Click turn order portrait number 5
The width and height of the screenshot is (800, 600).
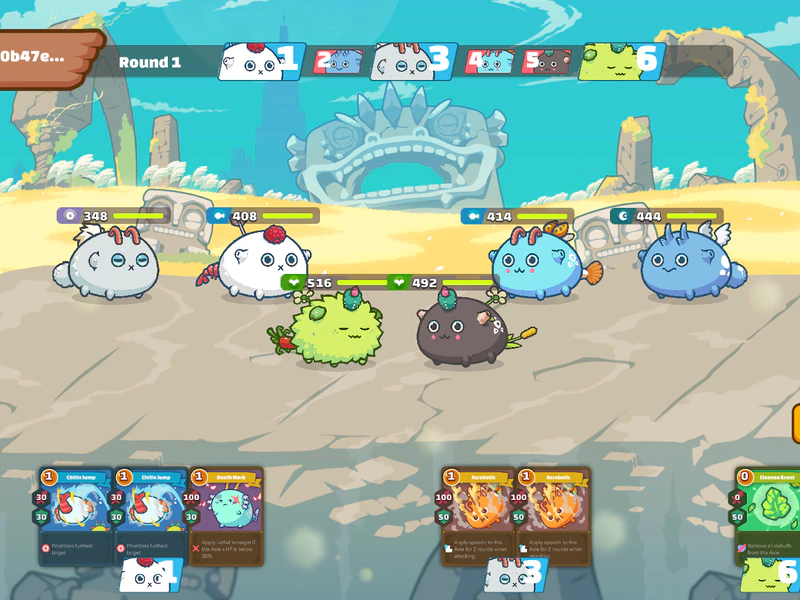pyautogui.click(x=546, y=62)
